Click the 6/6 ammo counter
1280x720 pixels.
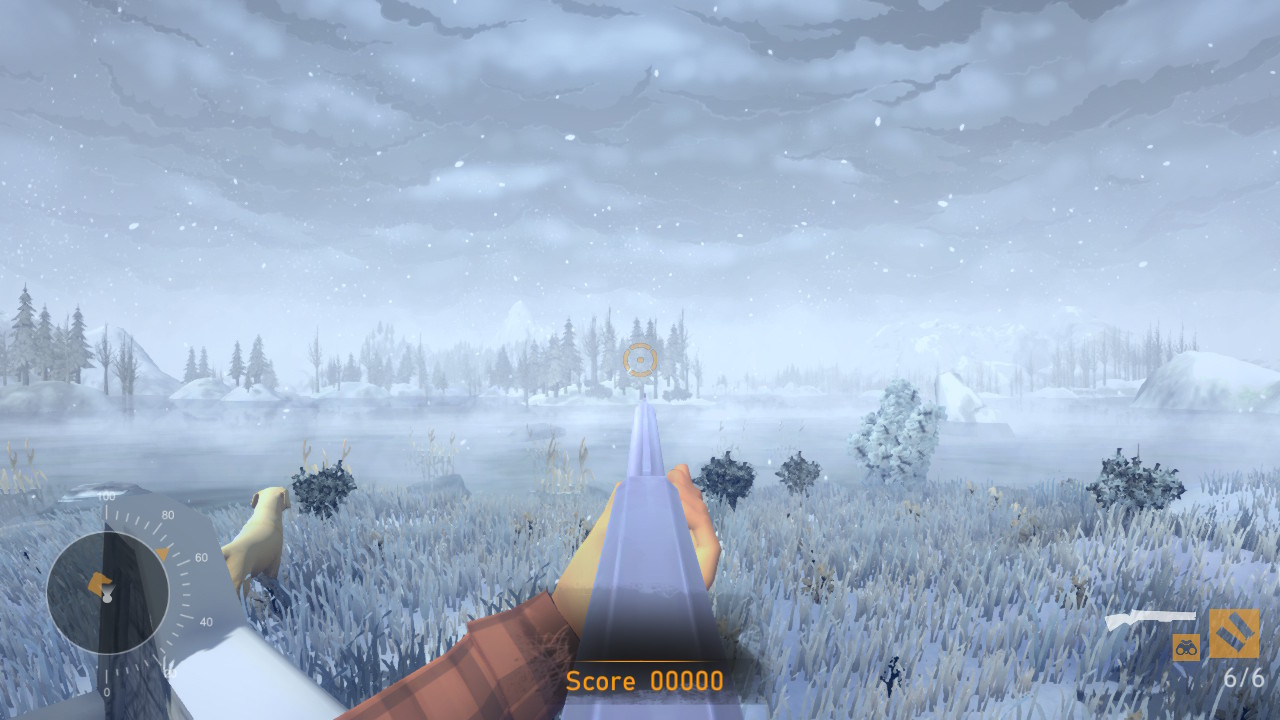[x=1245, y=677]
